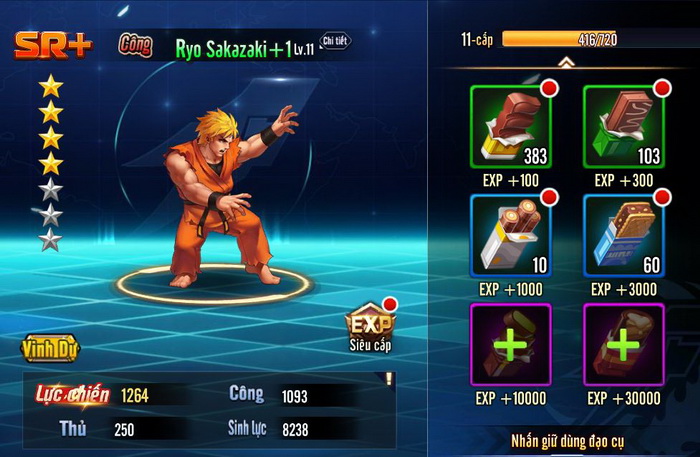Use the EXP +100 chocolate item
The image size is (700, 457).
click(x=510, y=126)
